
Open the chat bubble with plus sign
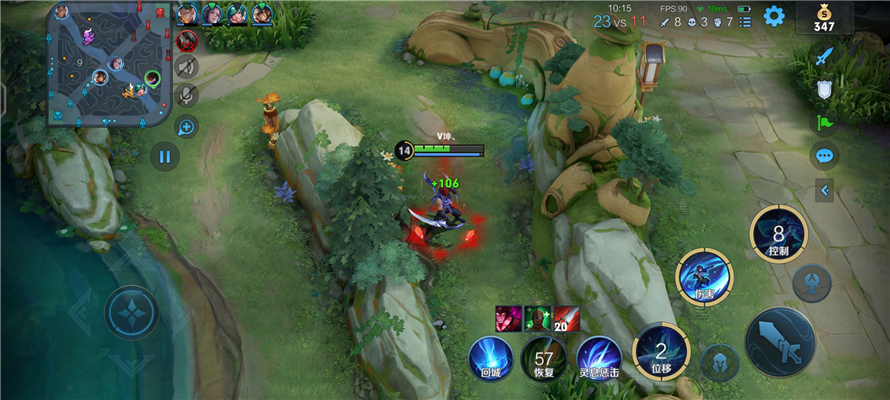point(187,126)
